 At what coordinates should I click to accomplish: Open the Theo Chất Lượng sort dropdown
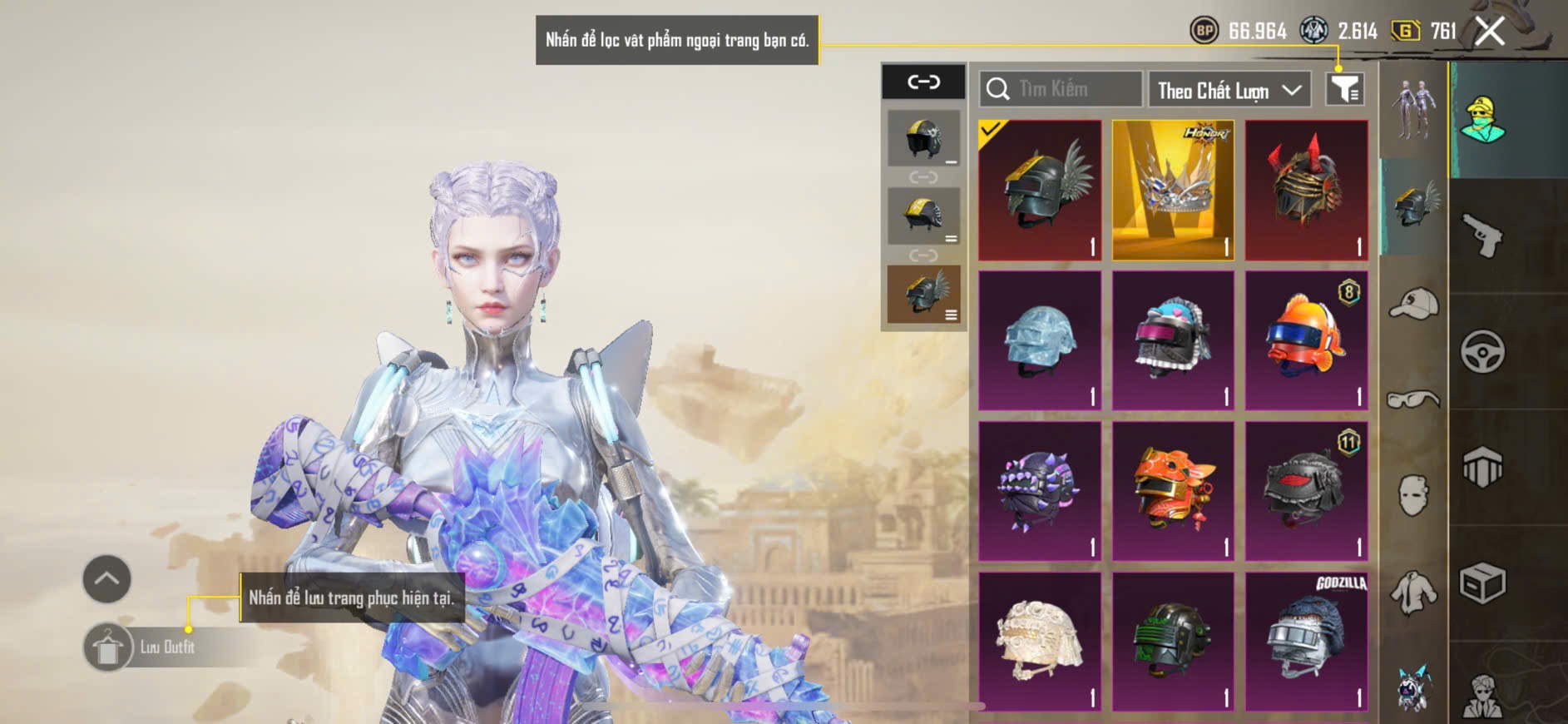point(1229,90)
